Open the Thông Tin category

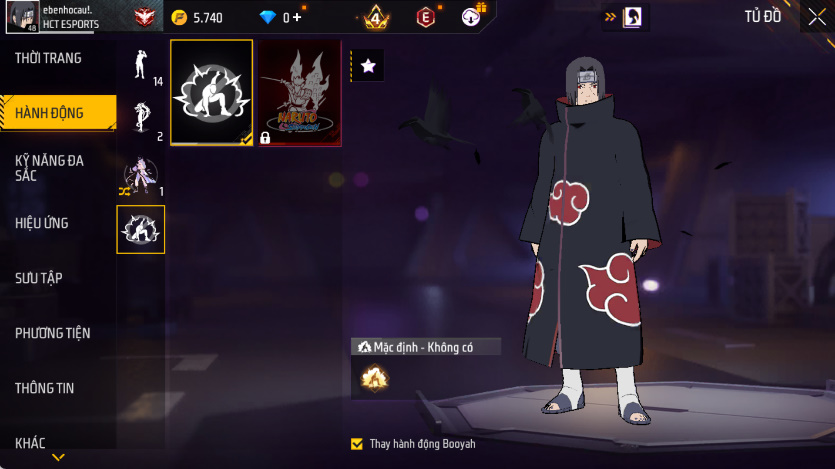click(x=45, y=388)
